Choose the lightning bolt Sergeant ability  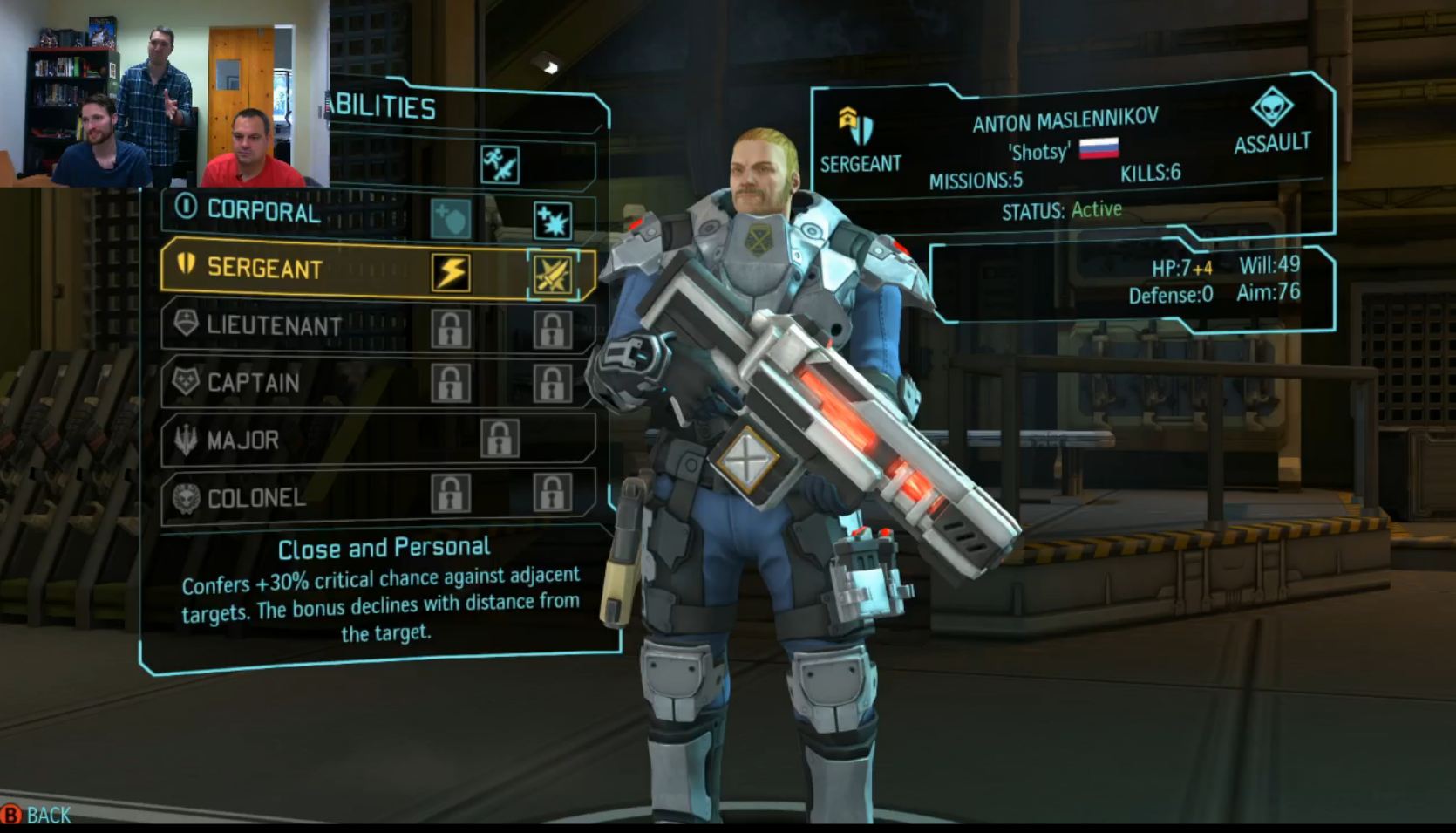click(x=451, y=272)
